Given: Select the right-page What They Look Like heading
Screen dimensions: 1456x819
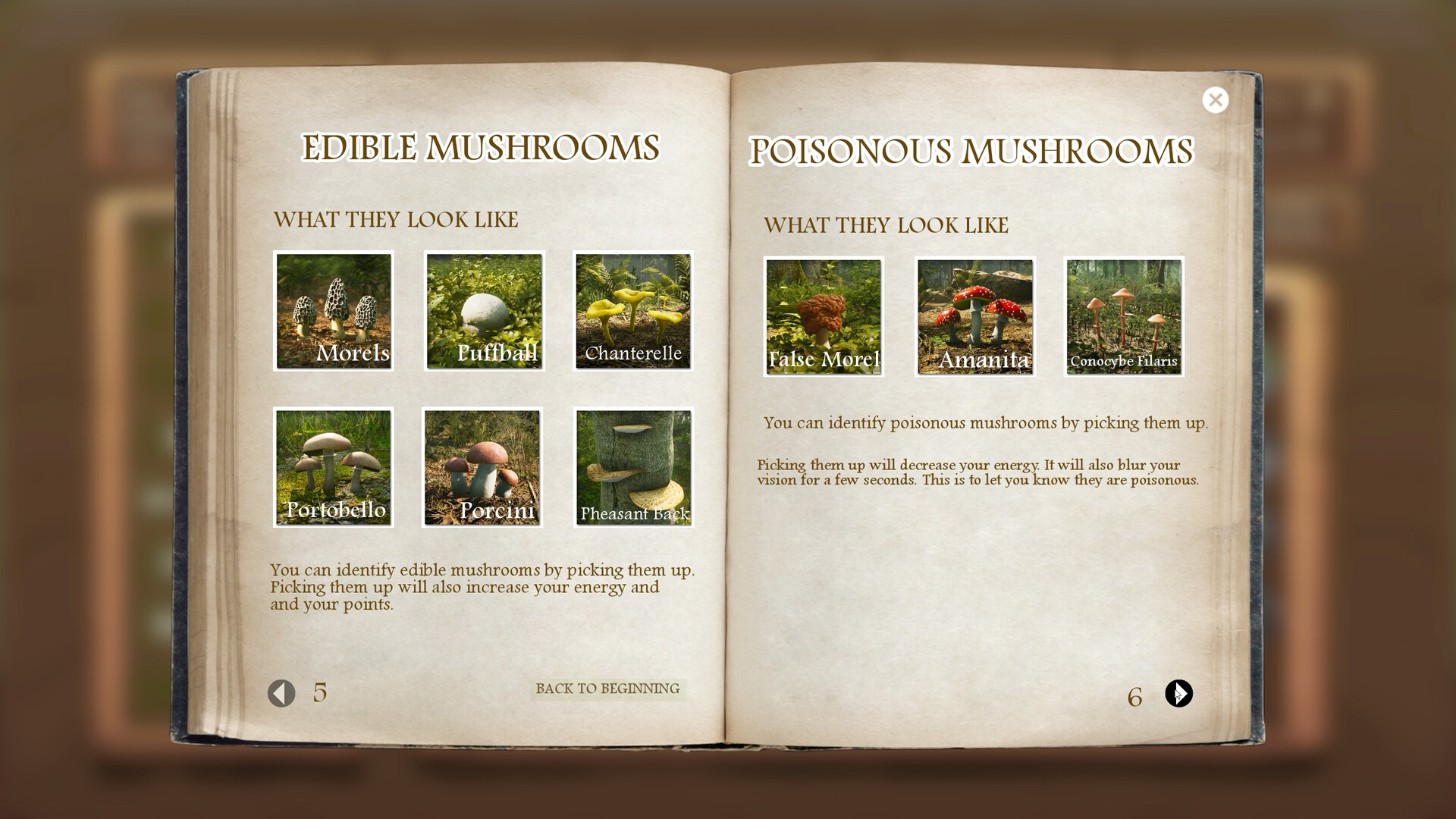Looking at the screenshot, I should point(887,225).
